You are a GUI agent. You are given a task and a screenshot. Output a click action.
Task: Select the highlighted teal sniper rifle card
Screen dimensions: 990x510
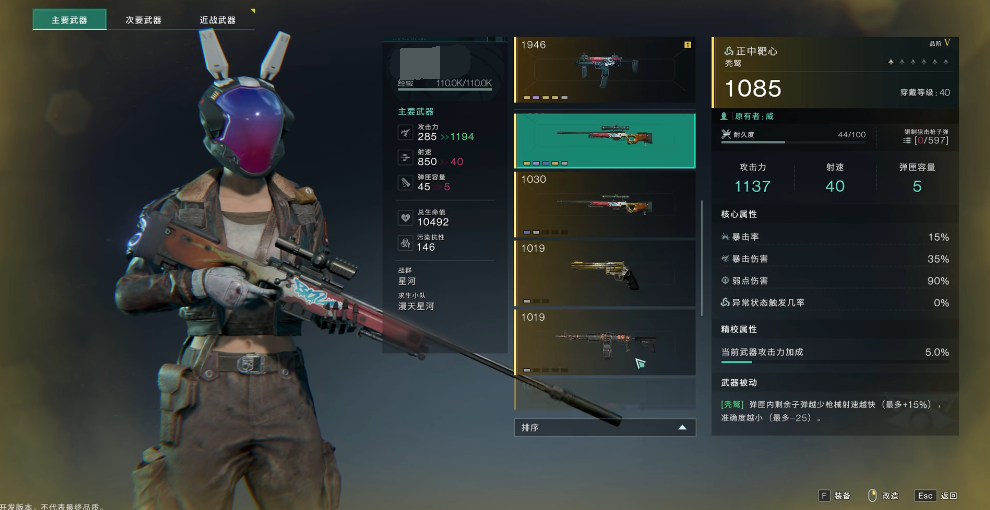pos(605,140)
